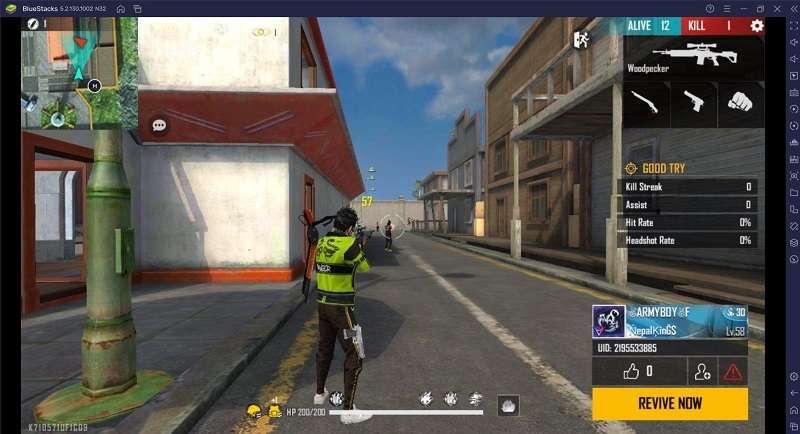Choose the shotgun weapon slot
Image resolution: width=800 pixels, height=434 pixels.
645,103
